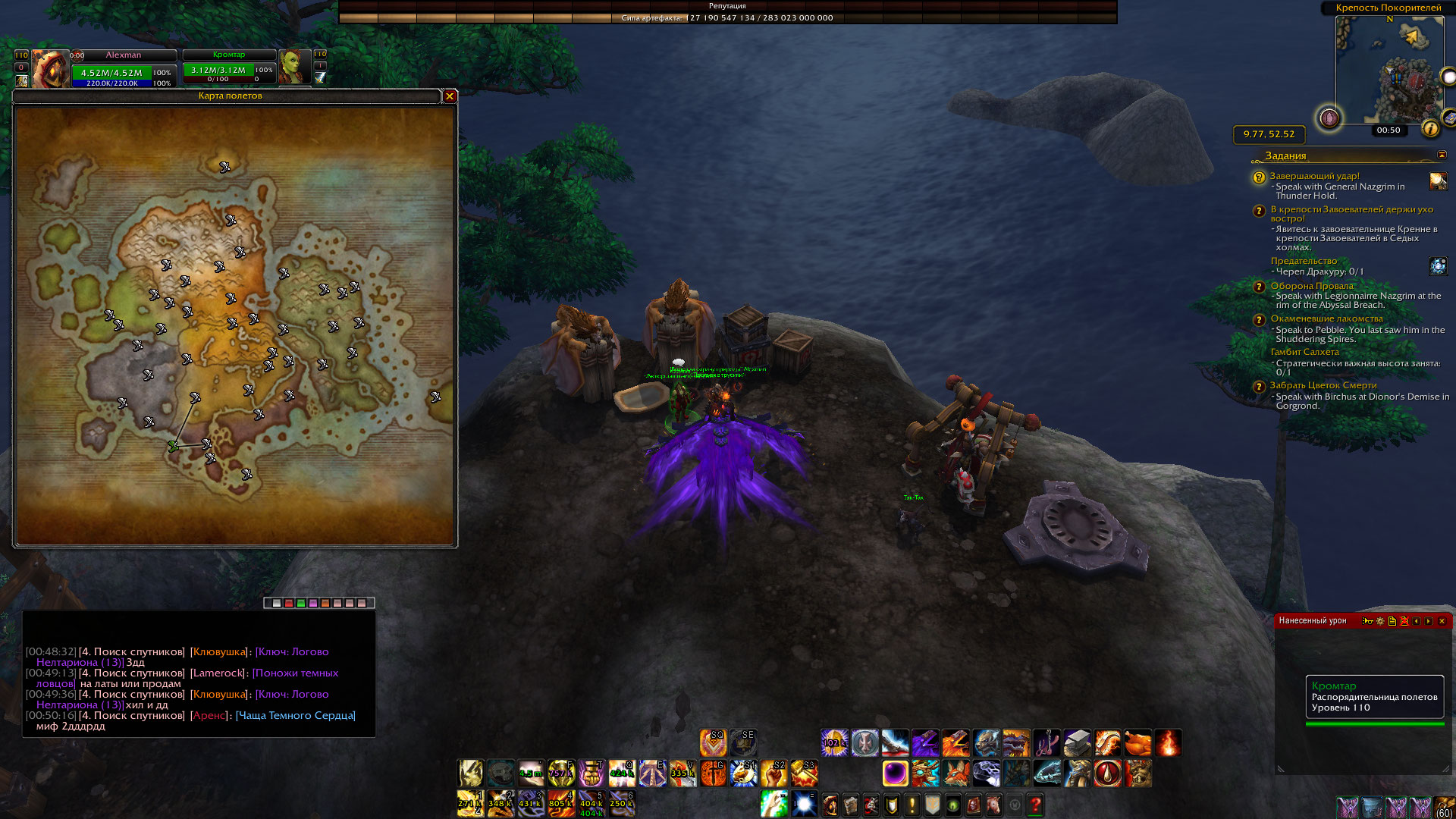Collapse the Задания quest tracker
The width and height of the screenshot is (1456, 819).
point(1442,155)
